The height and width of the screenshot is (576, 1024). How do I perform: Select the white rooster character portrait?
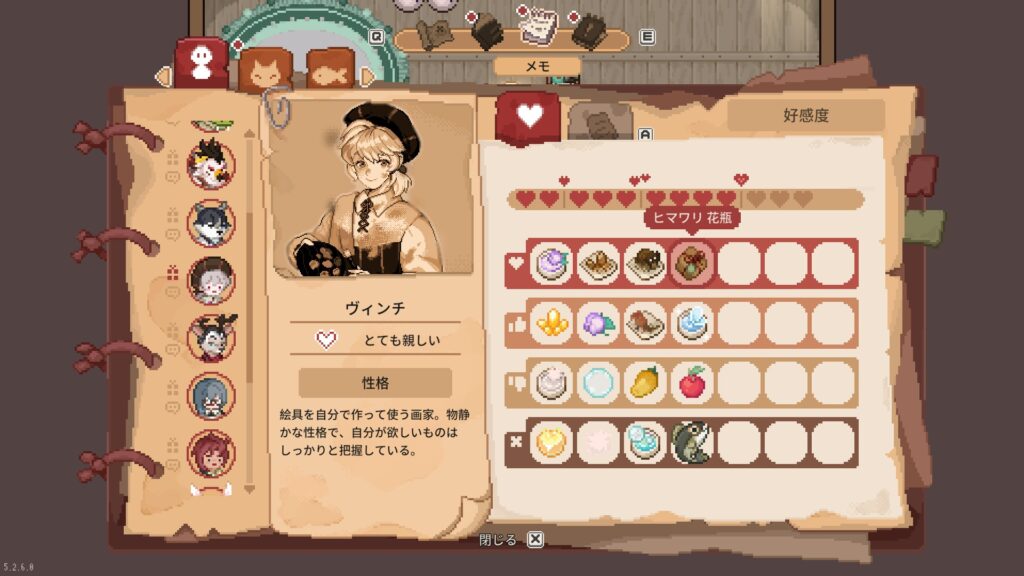(x=211, y=166)
